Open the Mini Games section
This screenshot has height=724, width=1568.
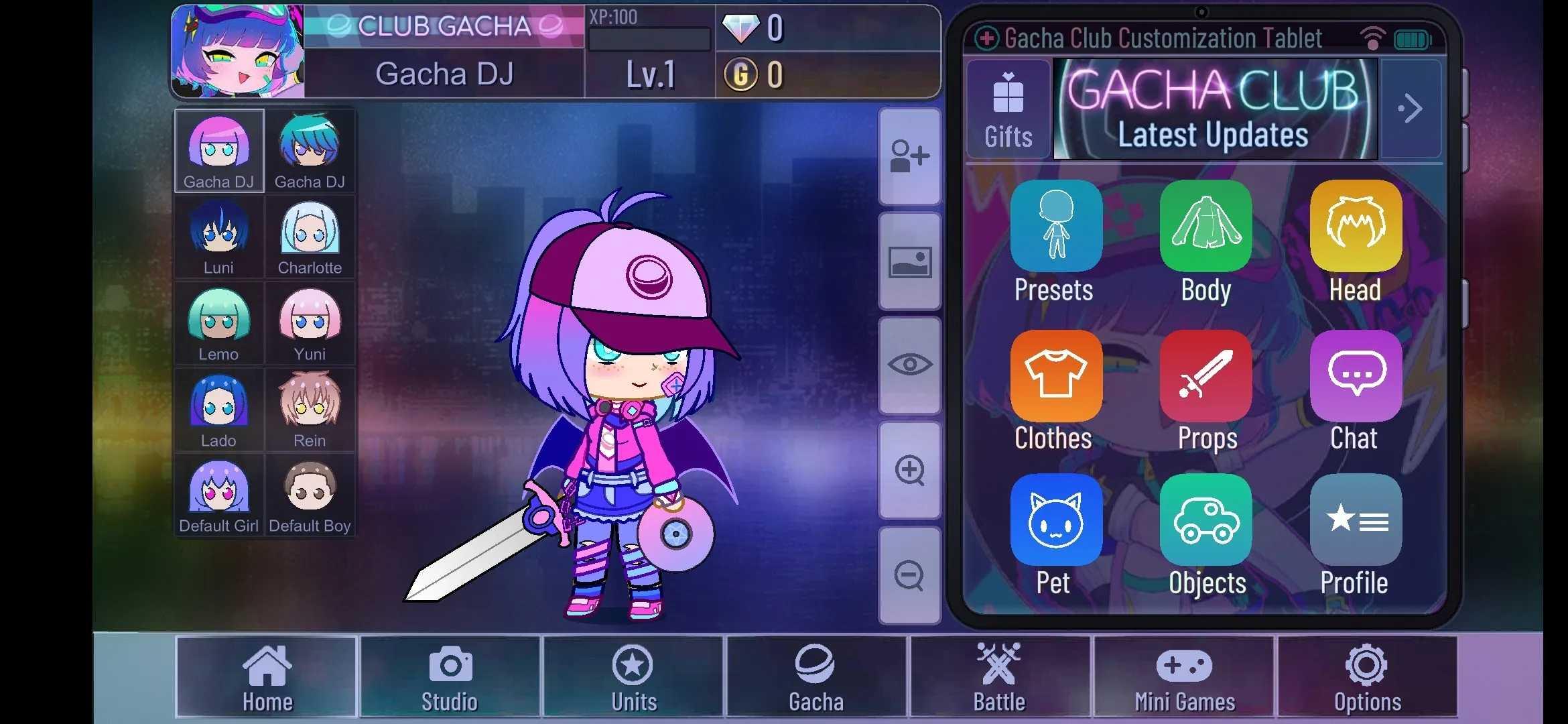tap(1185, 677)
